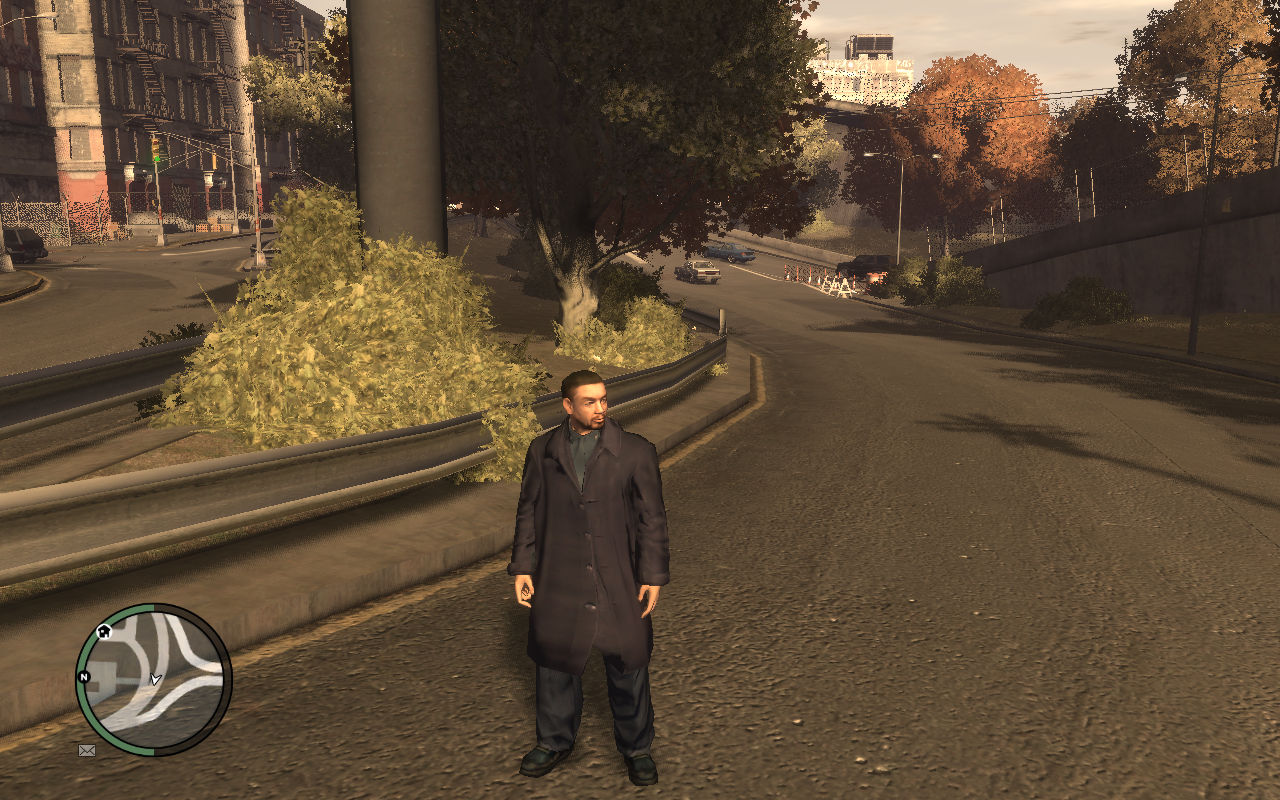Select the safehouse marker on the minimap

[x=104, y=632]
